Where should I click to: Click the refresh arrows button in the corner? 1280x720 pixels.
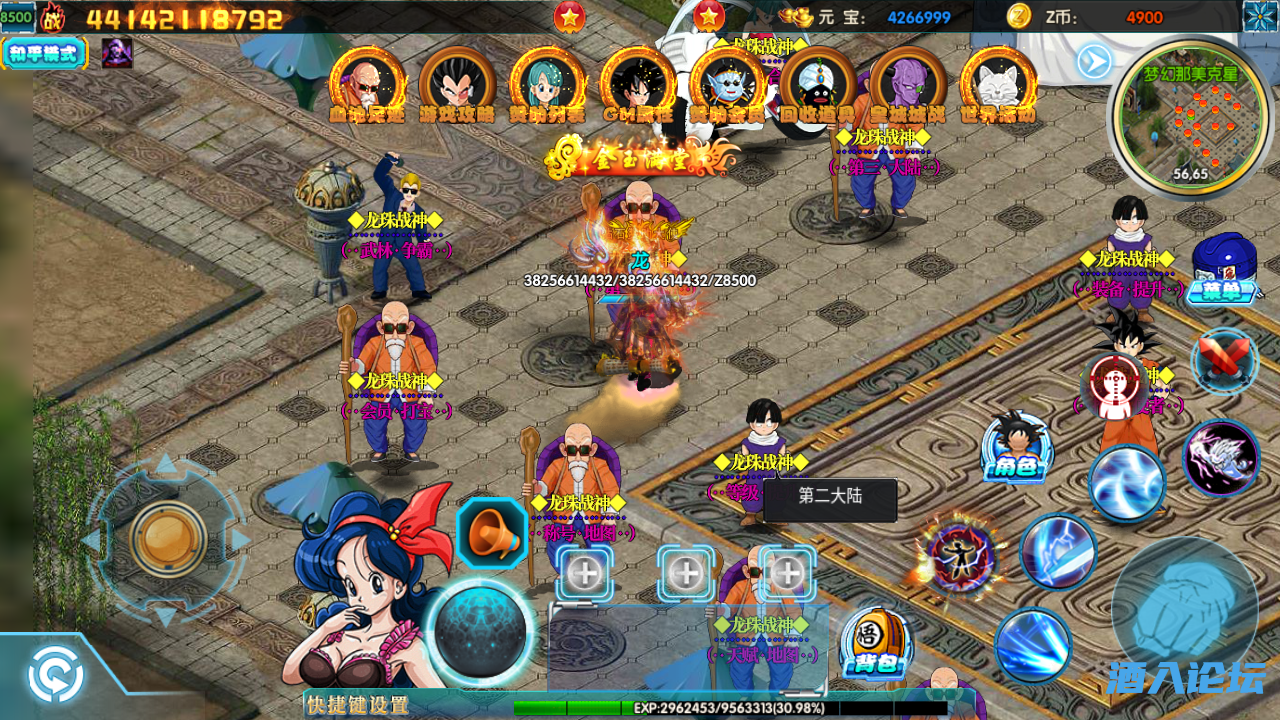click(56, 676)
